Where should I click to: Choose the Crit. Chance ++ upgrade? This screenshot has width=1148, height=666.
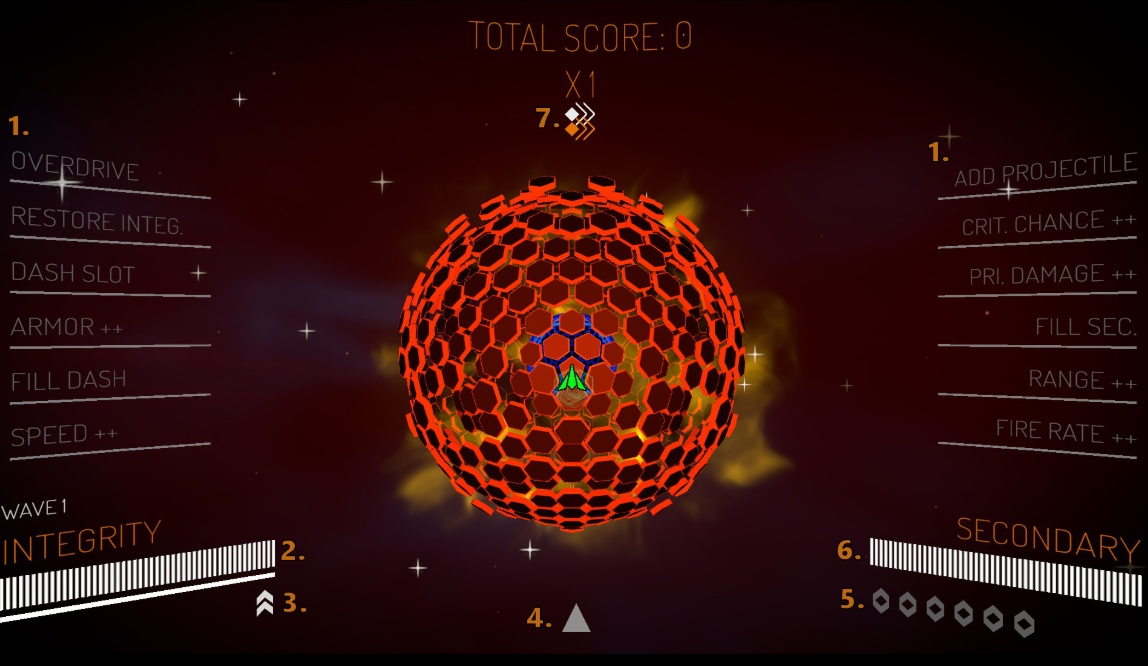pyautogui.click(x=1048, y=224)
